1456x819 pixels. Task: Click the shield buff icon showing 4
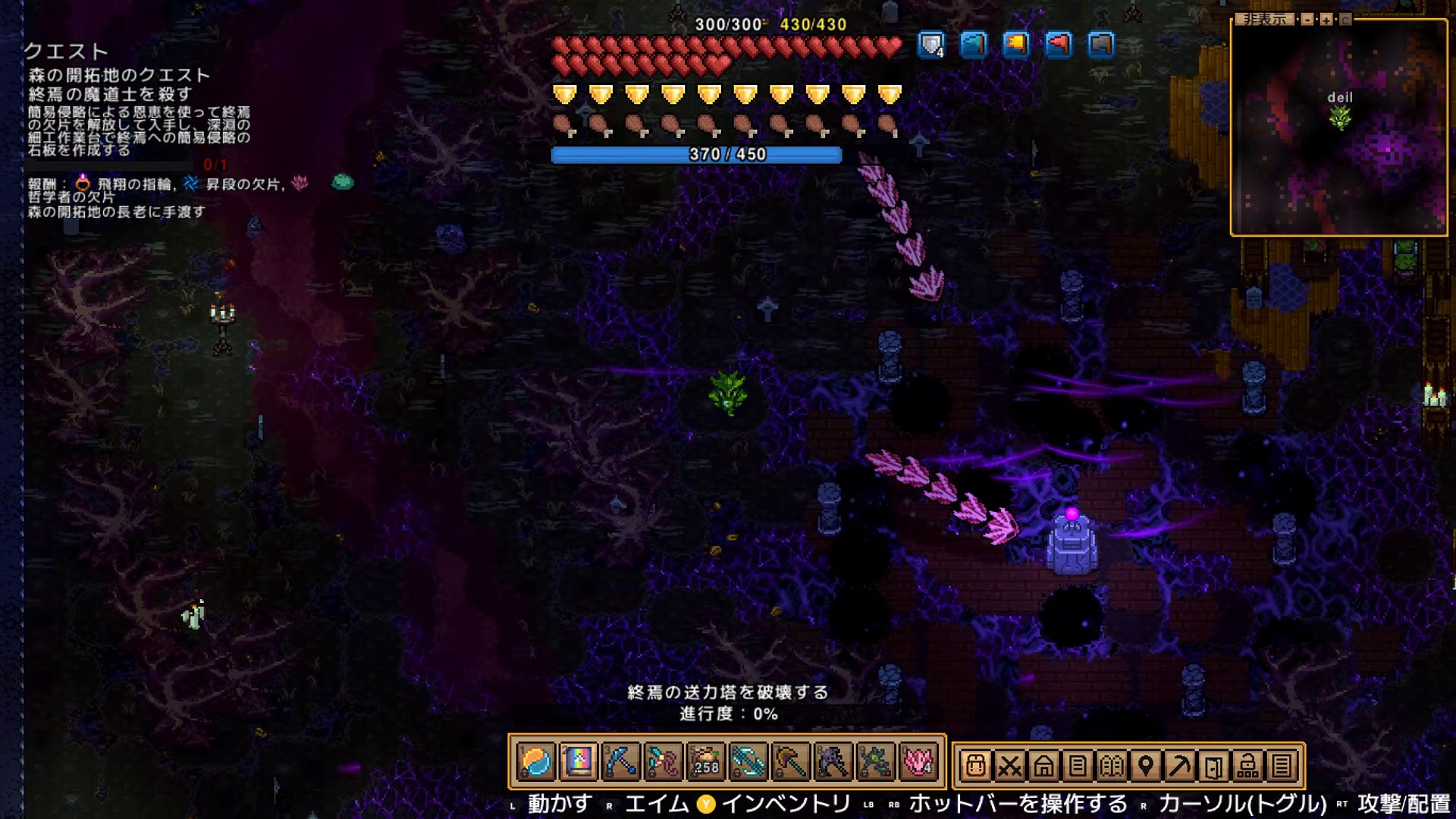[931, 45]
